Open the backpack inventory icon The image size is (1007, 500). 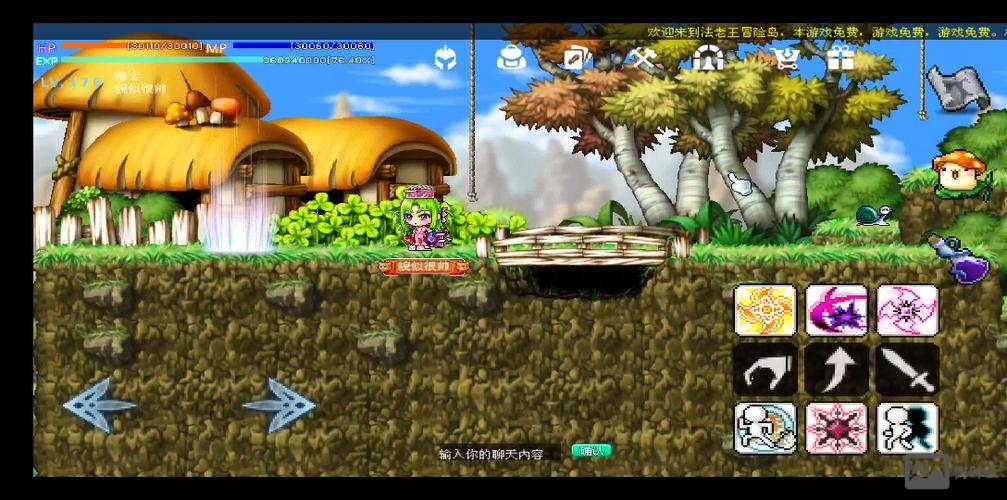pyautogui.click(x=511, y=58)
